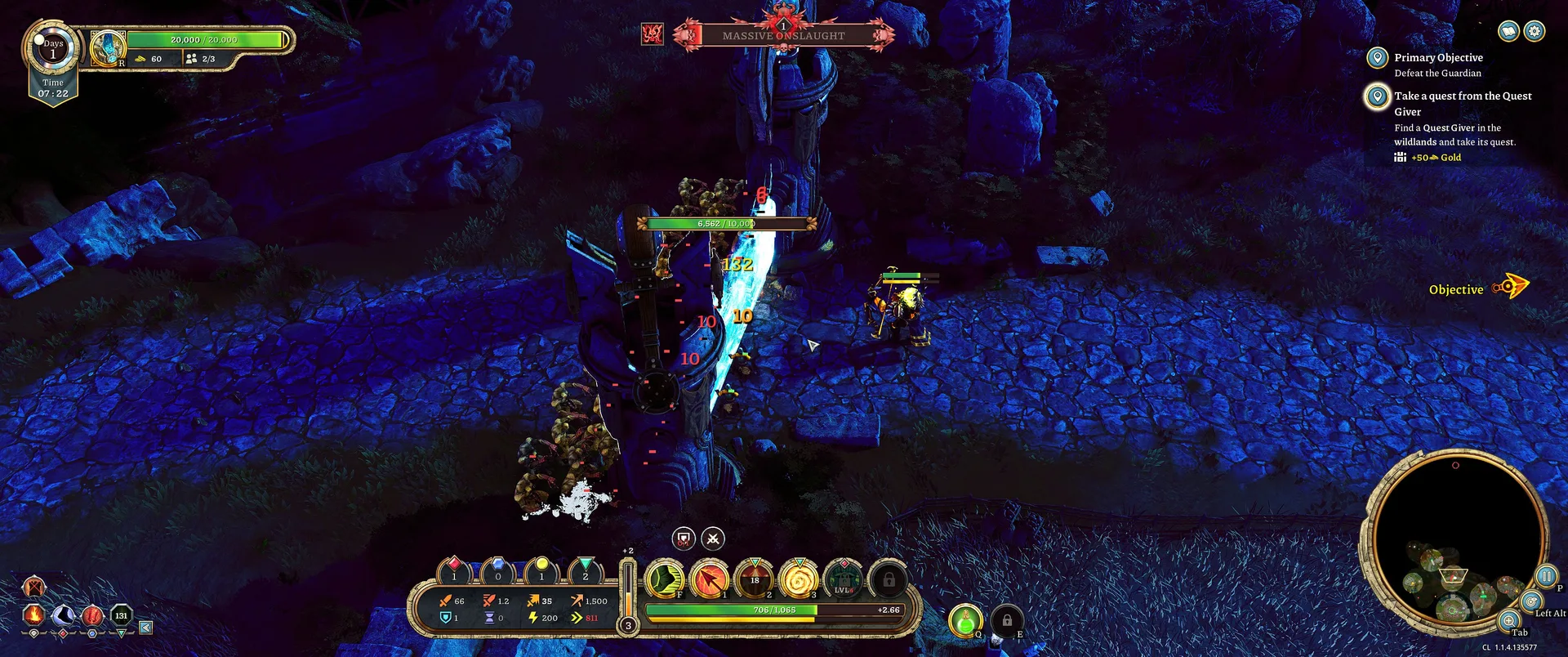Viewport: 1568px width, 657px height.
Task: Toggle the crossed swords stance button
Action: 713,538
